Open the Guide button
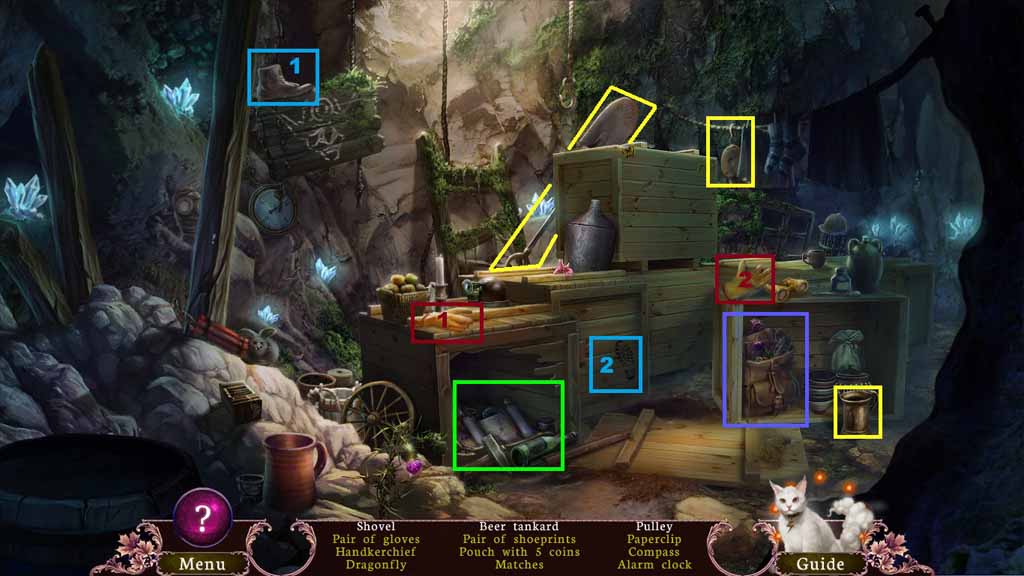This screenshot has width=1024, height=576. coord(820,563)
